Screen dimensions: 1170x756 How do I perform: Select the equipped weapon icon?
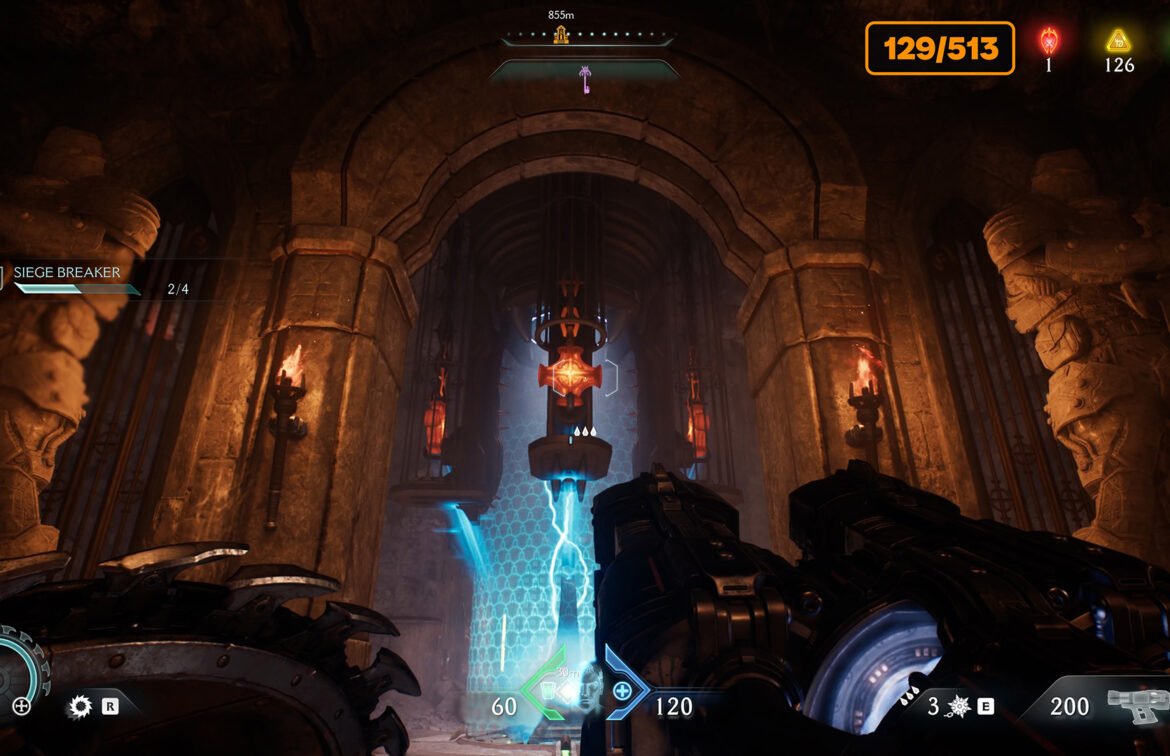click(x=1137, y=705)
